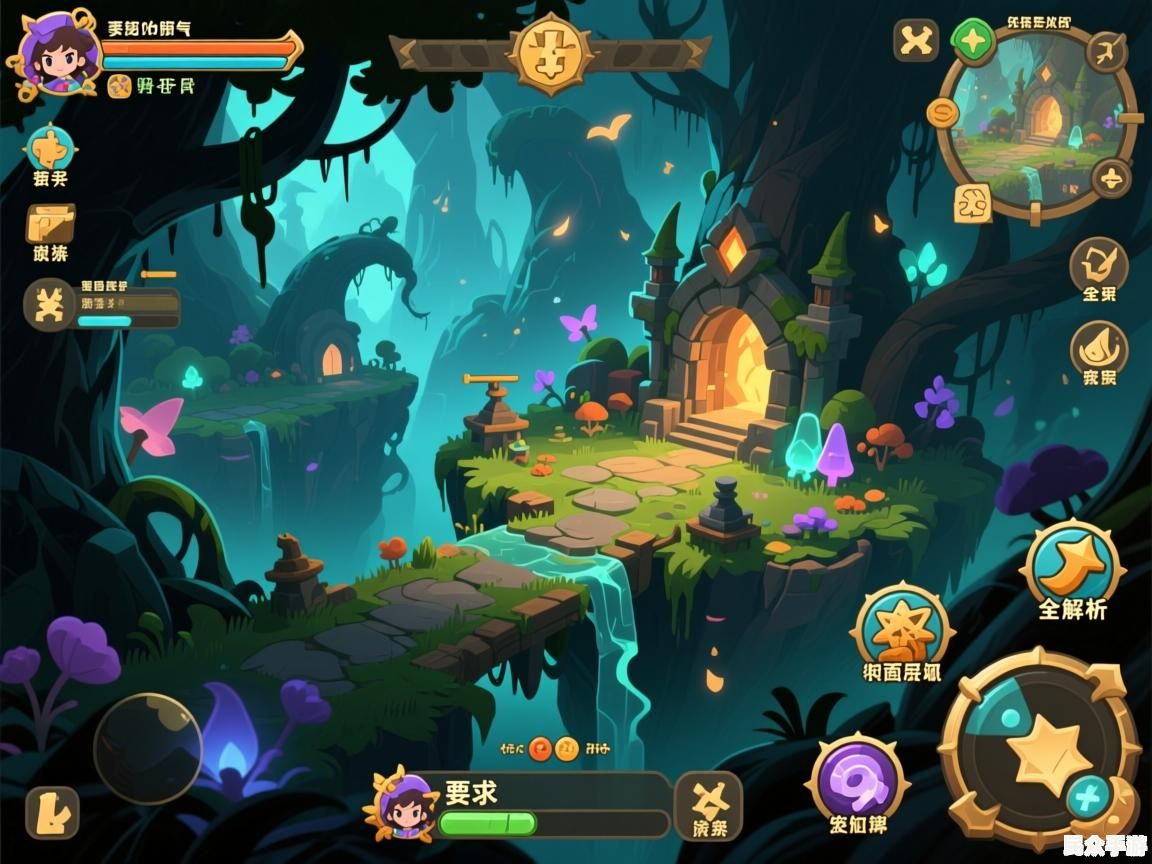
Task: Click the gold square button in the bottom-left corner
Action: [51, 812]
